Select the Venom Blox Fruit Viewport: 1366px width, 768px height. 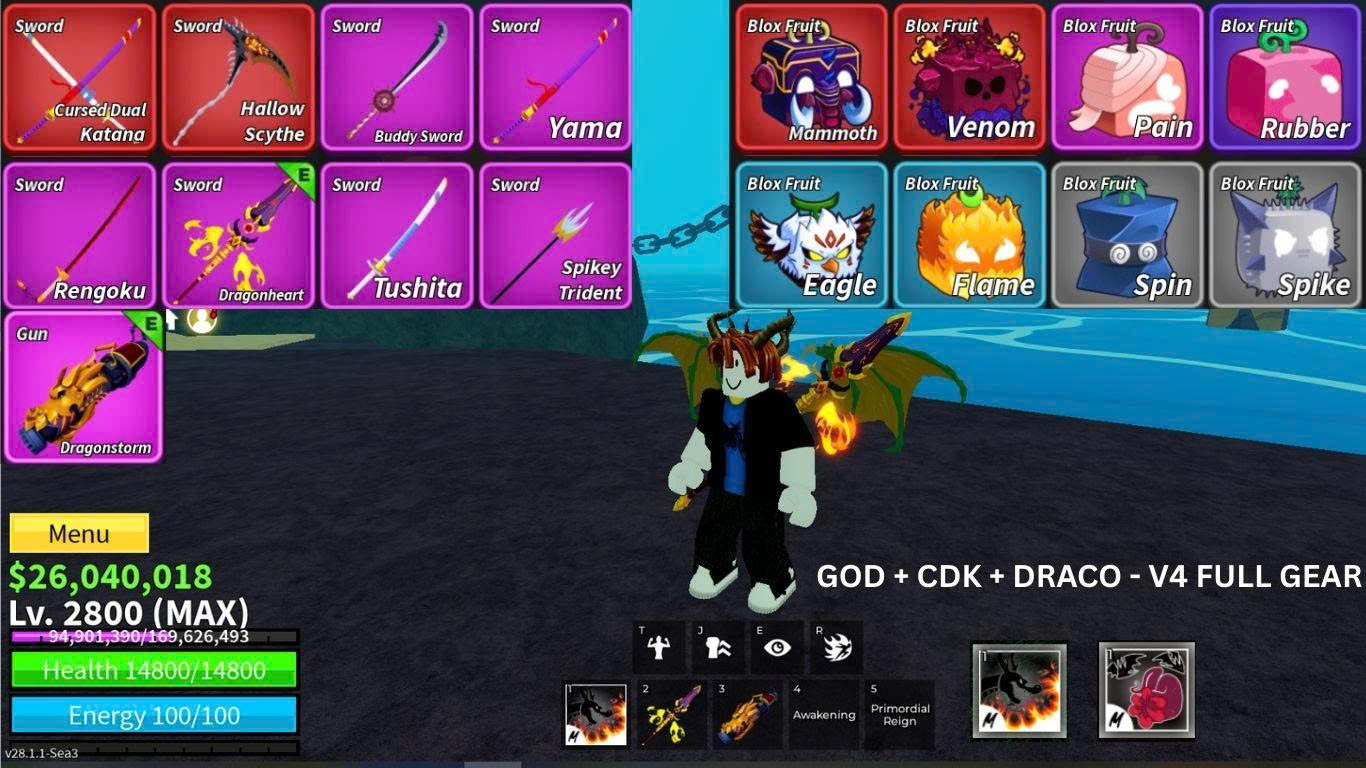coord(967,77)
